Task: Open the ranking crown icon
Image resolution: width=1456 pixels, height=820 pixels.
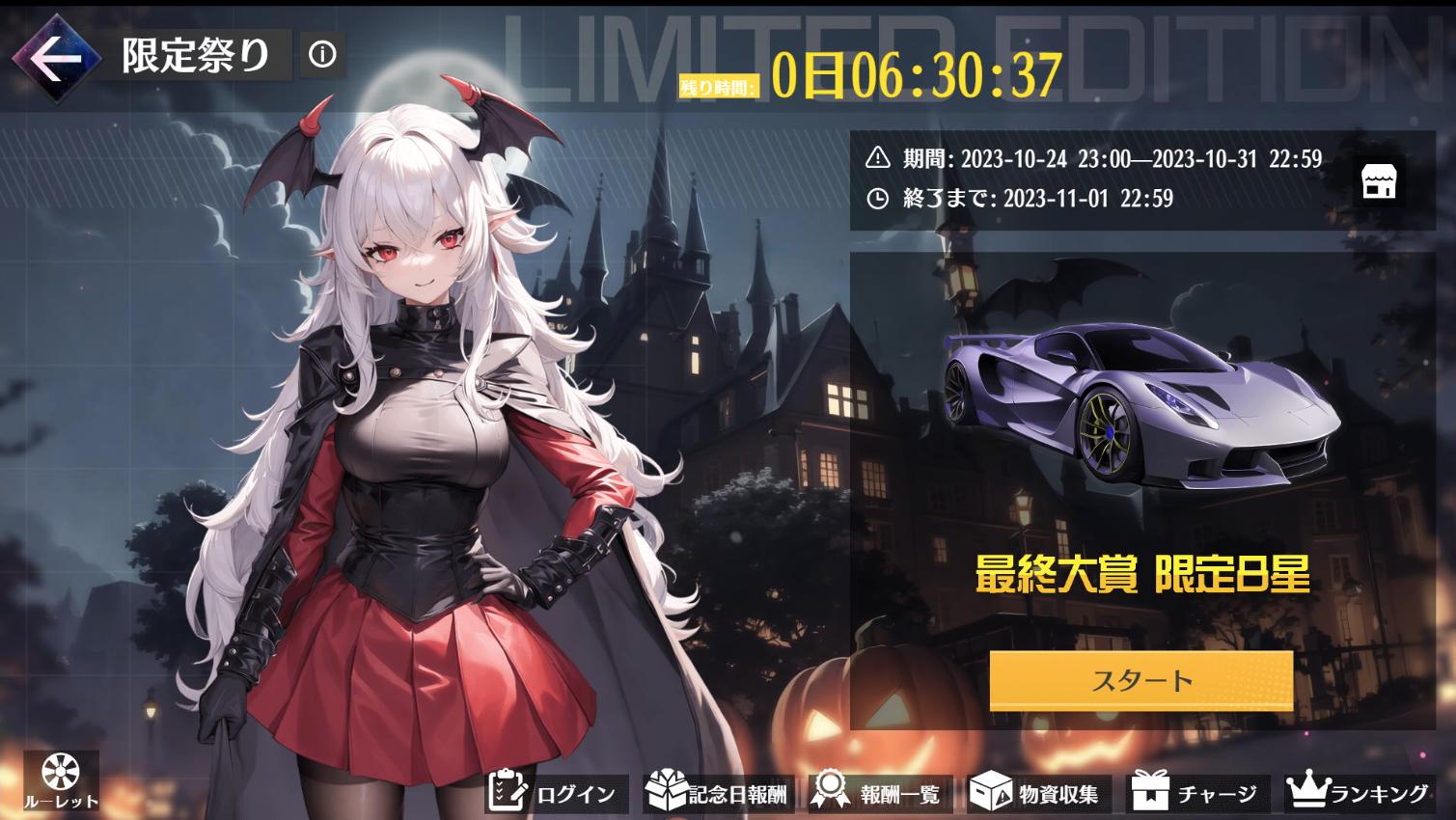Action: pos(1308,791)
